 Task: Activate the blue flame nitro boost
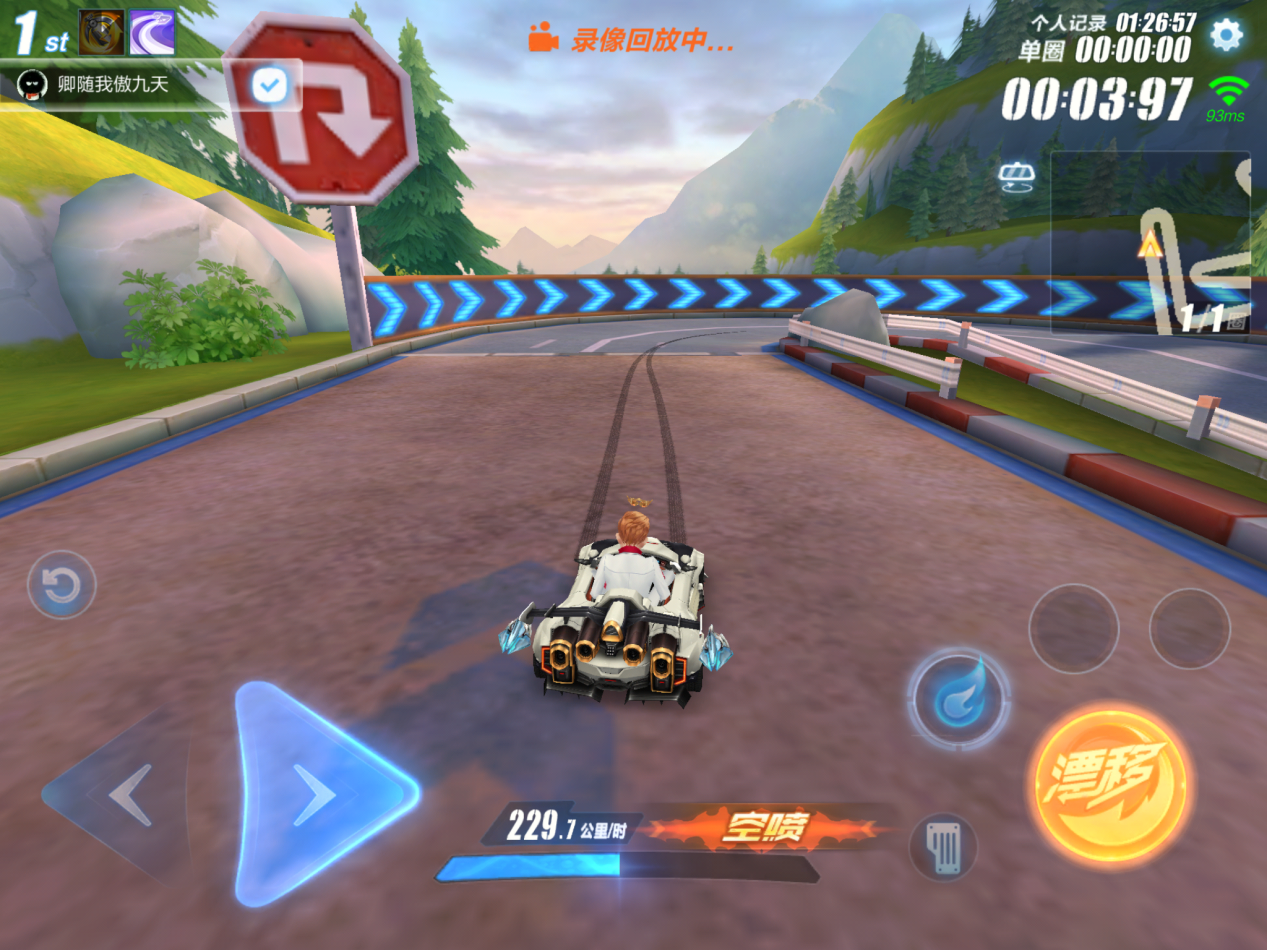point(958,698)
